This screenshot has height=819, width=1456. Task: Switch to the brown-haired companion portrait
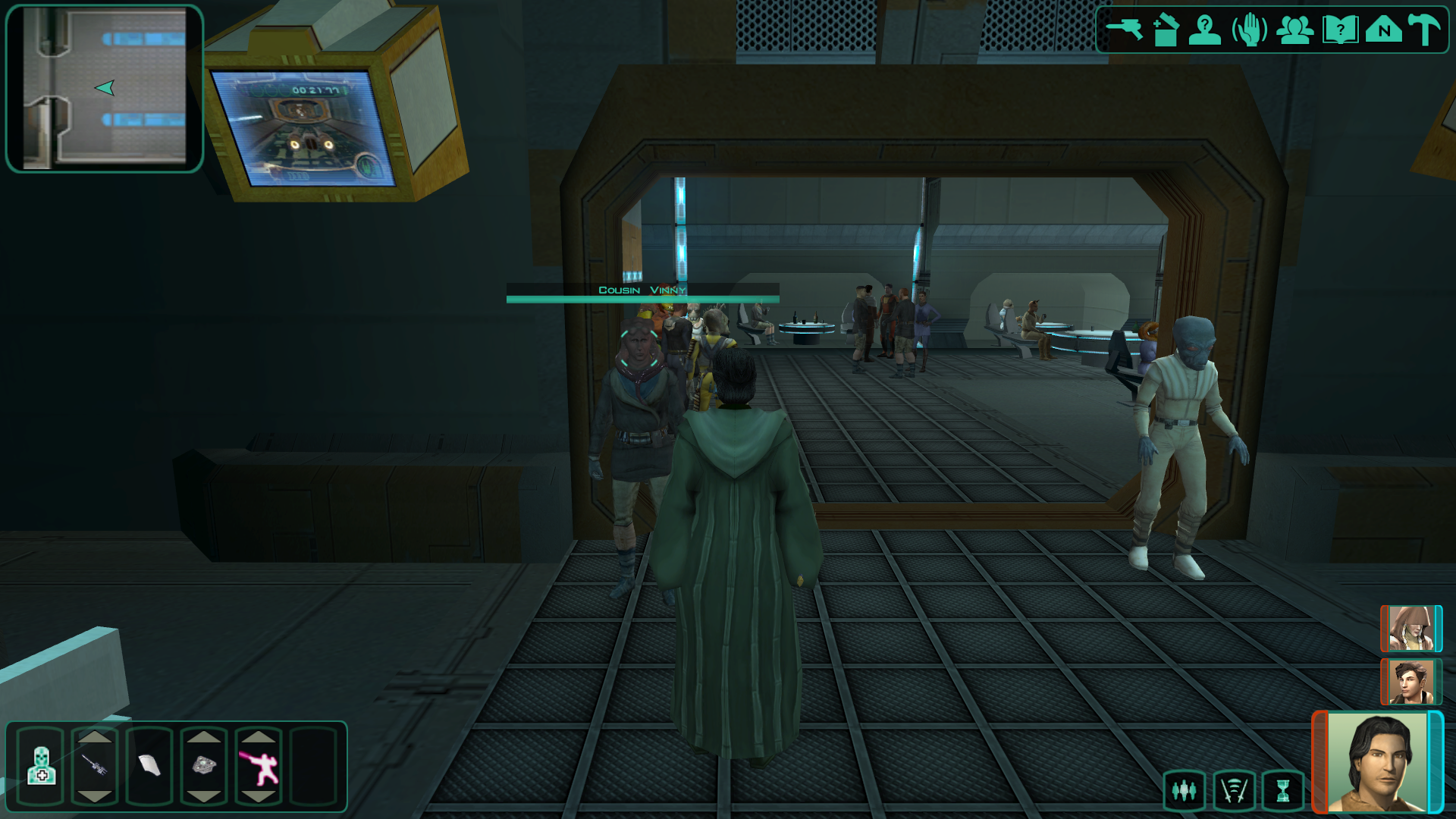point(1410,681)
